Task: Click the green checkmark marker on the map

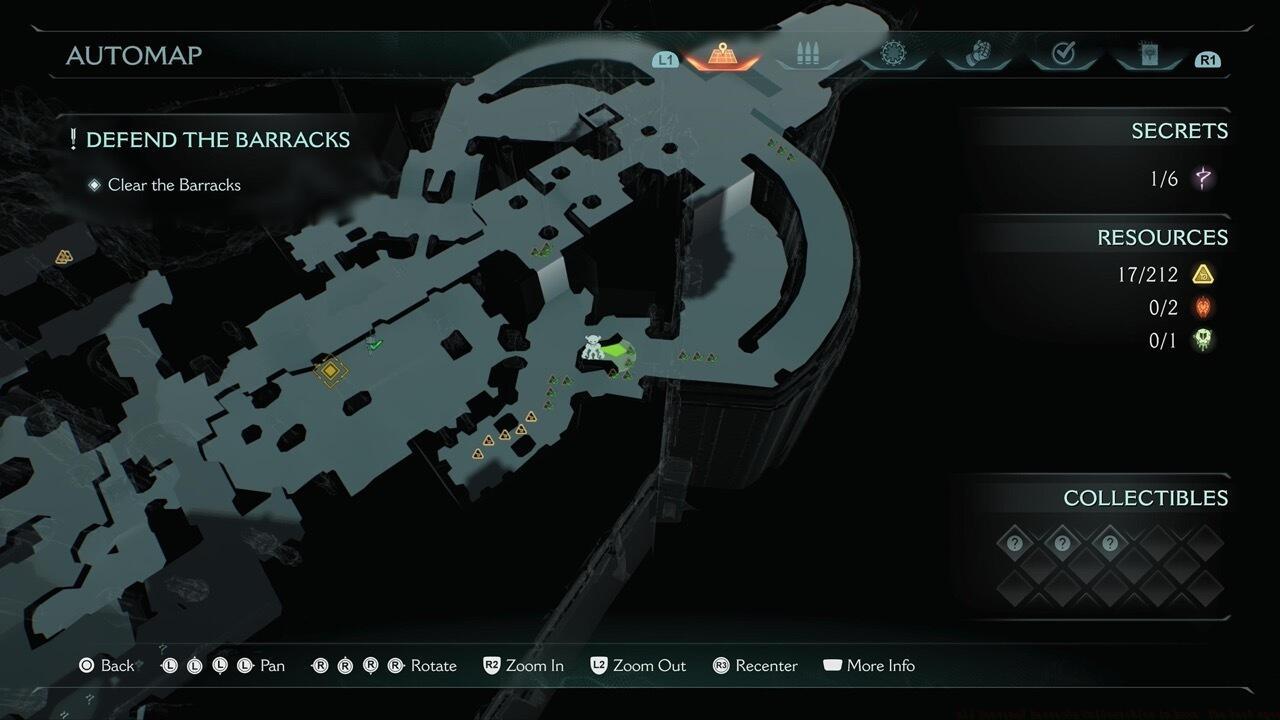Action: click(x=375, y=345)
